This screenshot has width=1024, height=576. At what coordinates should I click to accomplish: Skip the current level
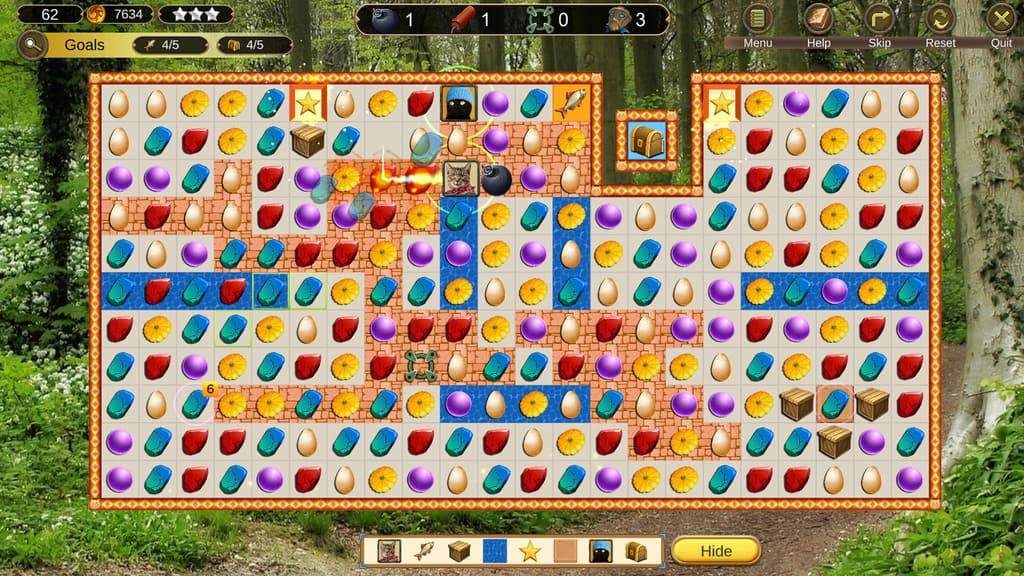coord(879,19)
